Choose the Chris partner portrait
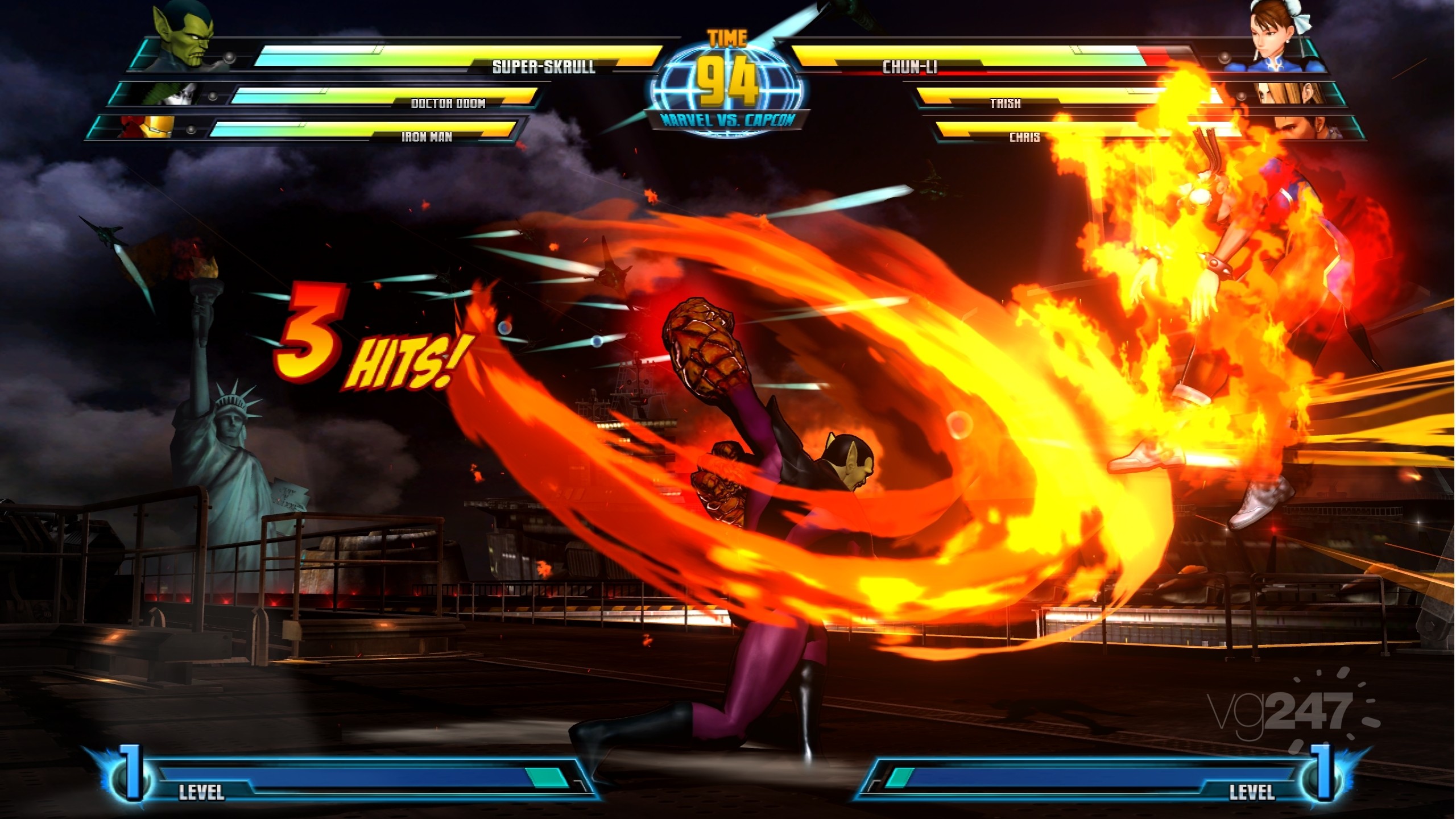The image size is (1456, 819). coord(1307,127)
